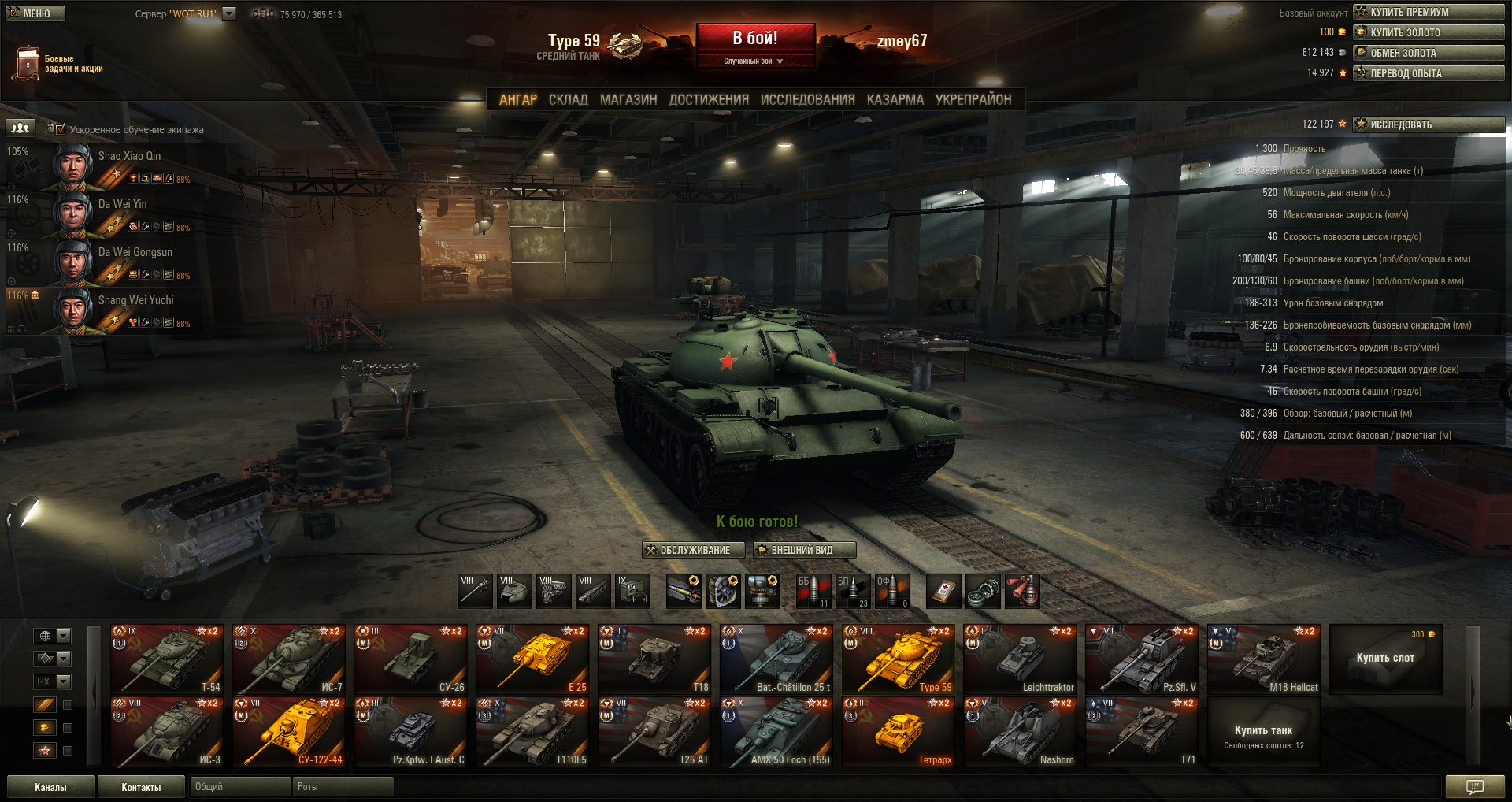View the ДОСТИЖЕНИЯ tab
Image resolution: width=1512 pixels, height=802 pixels.
[x=709, y=100]
